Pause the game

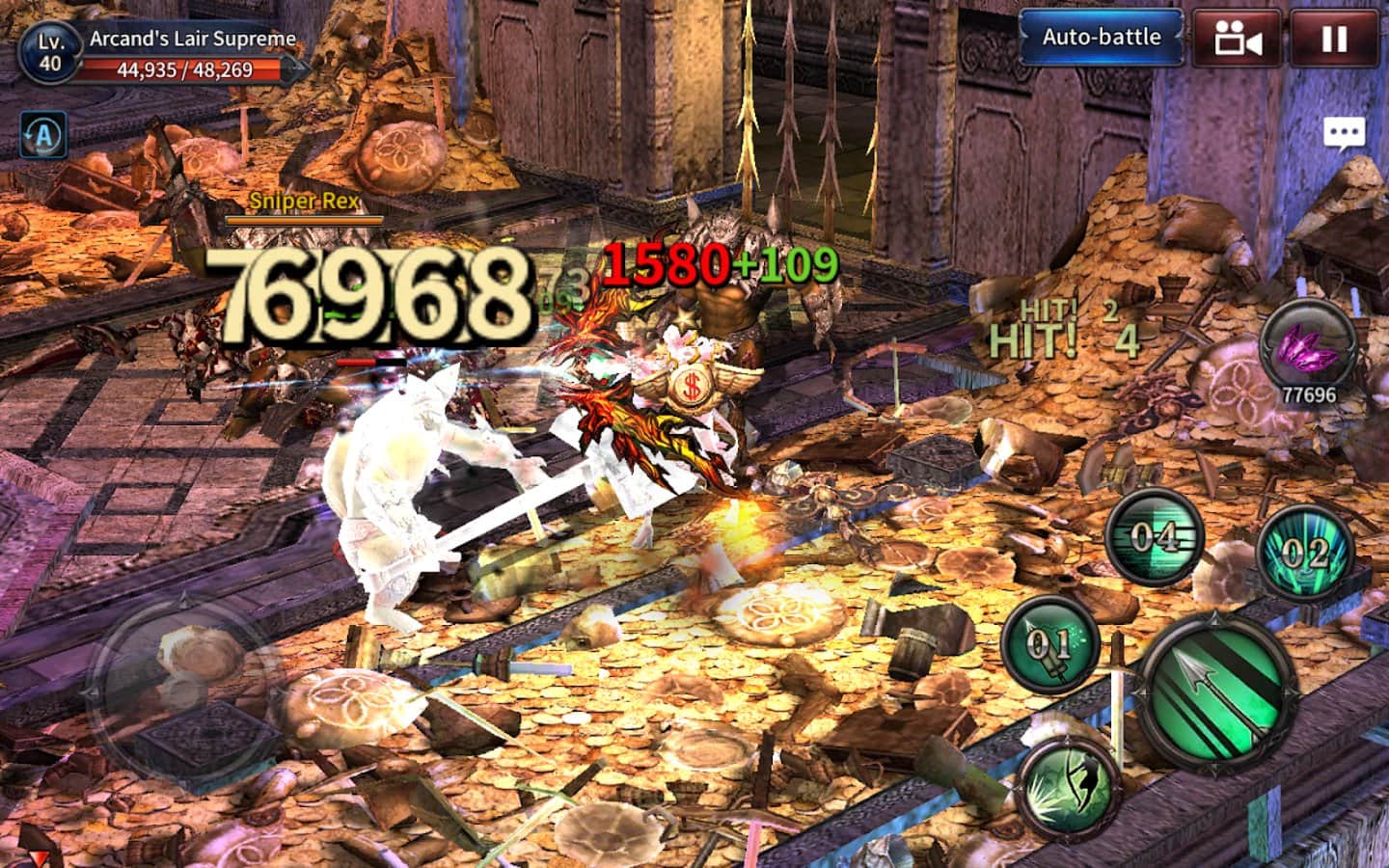coord(1334,39)
